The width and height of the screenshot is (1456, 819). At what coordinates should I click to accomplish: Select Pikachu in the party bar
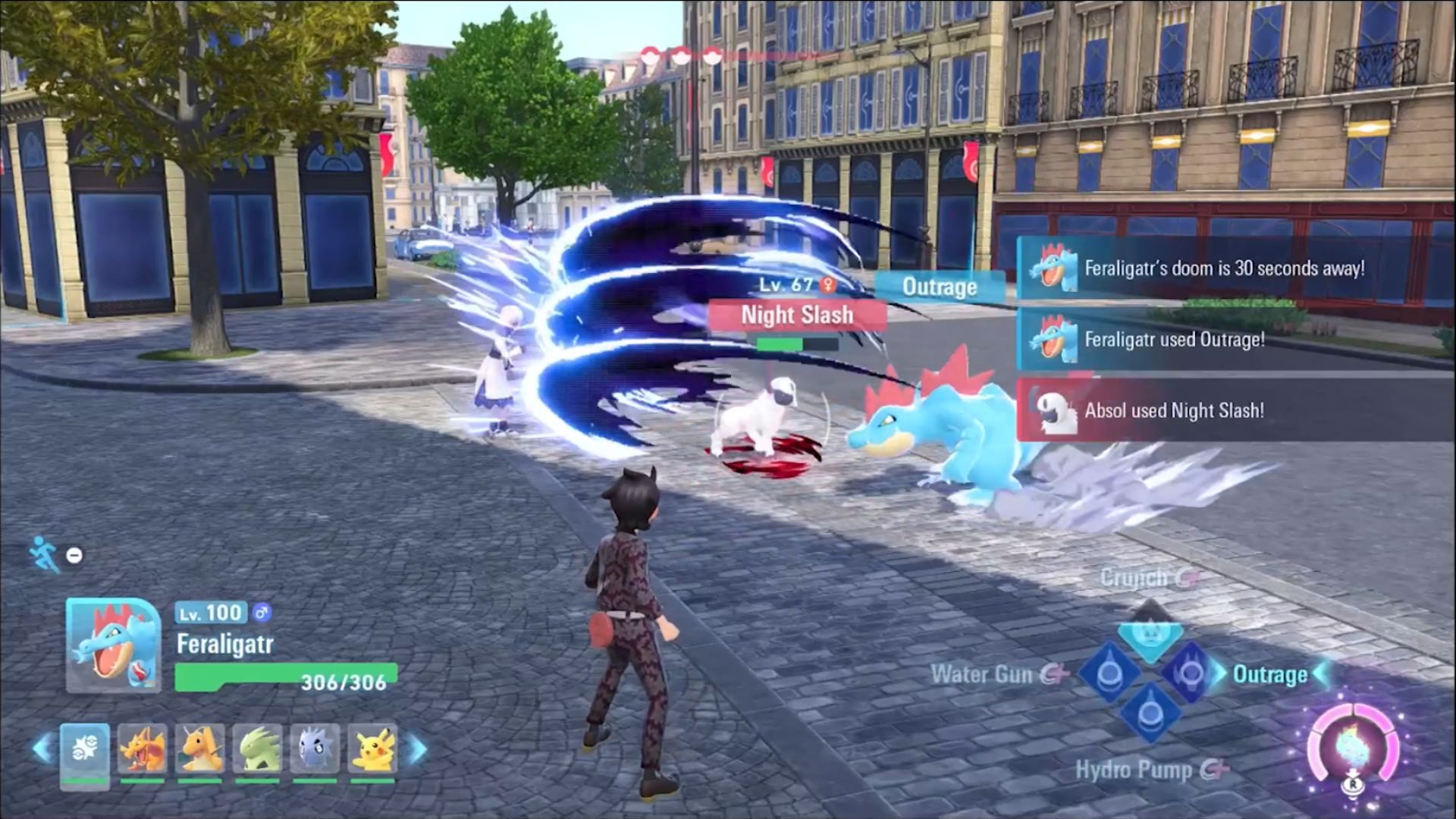372,749
